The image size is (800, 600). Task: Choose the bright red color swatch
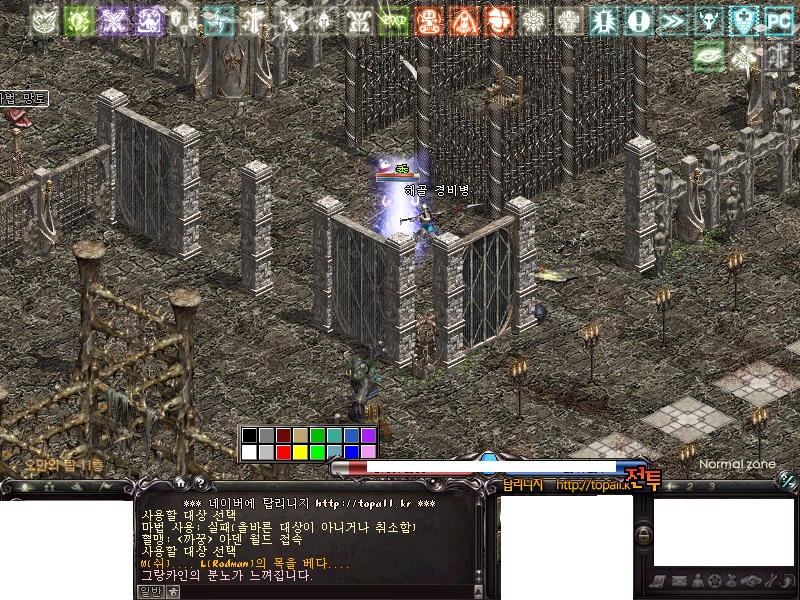pos(283,452)
